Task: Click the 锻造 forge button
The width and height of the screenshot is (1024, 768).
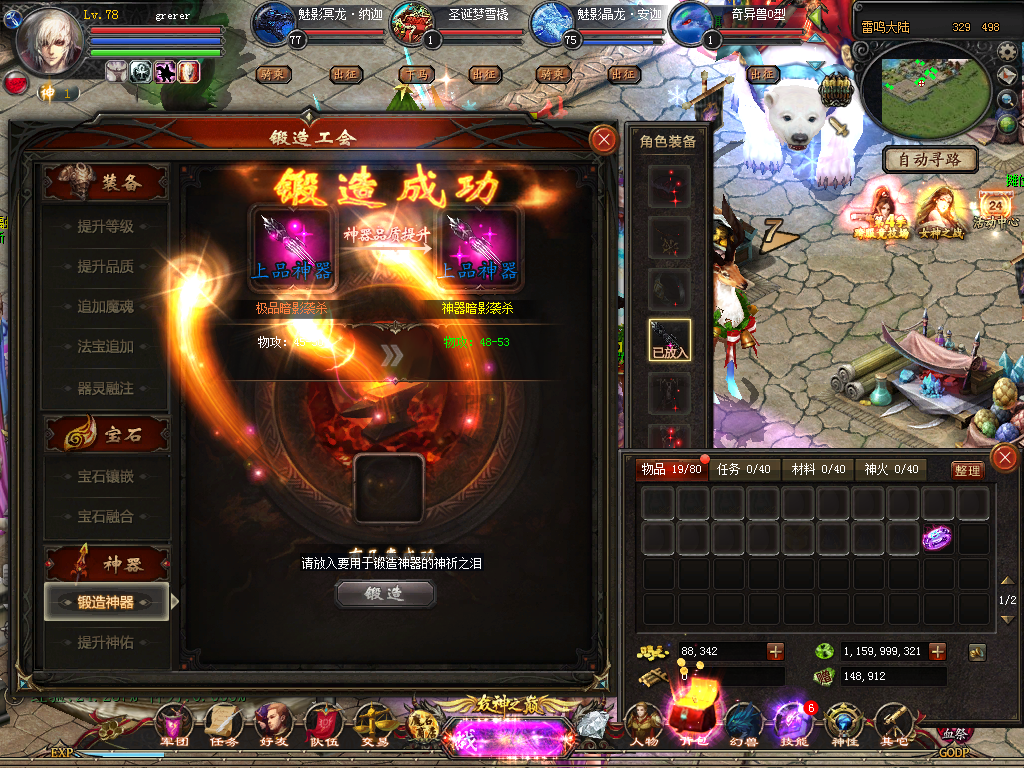Action: [385, 594]
